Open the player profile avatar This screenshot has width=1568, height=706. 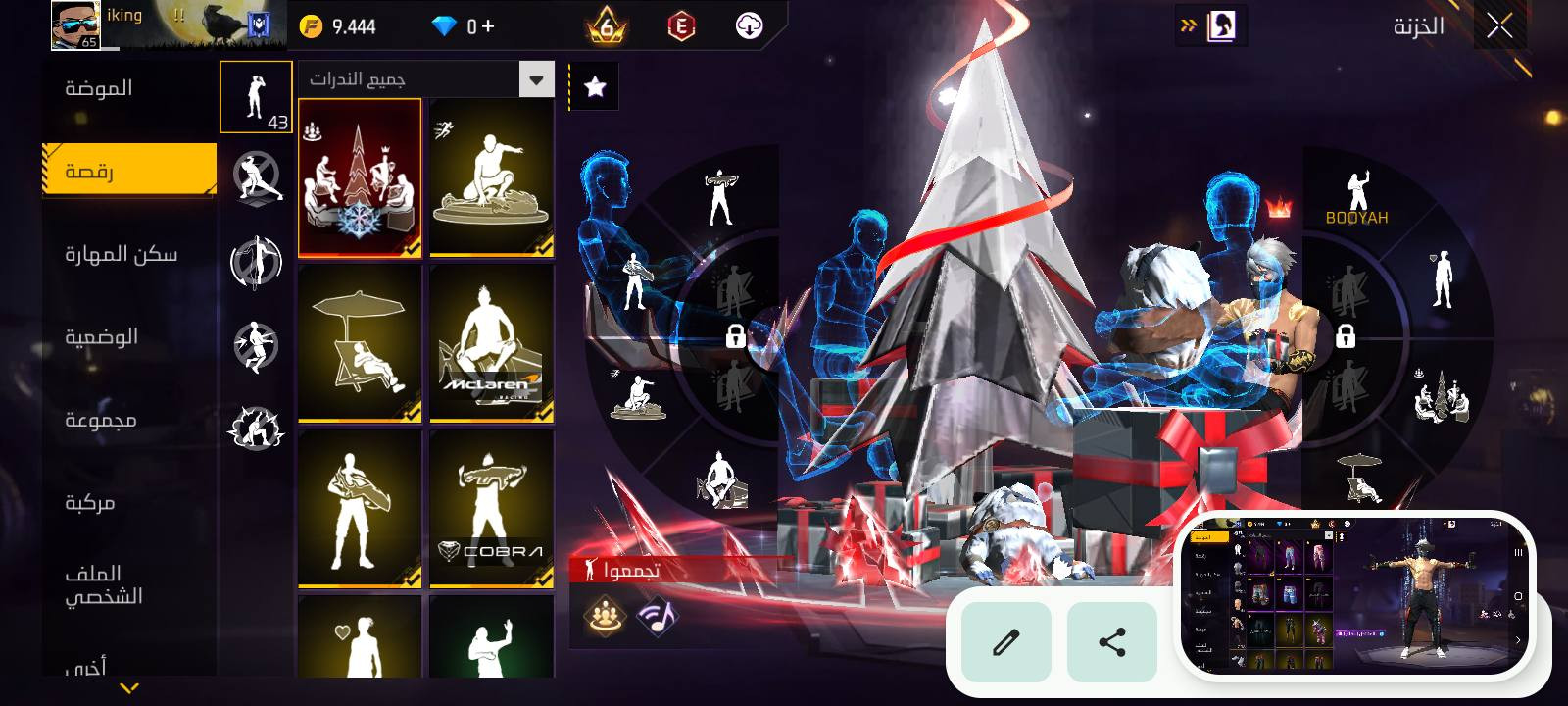[75, 25]
